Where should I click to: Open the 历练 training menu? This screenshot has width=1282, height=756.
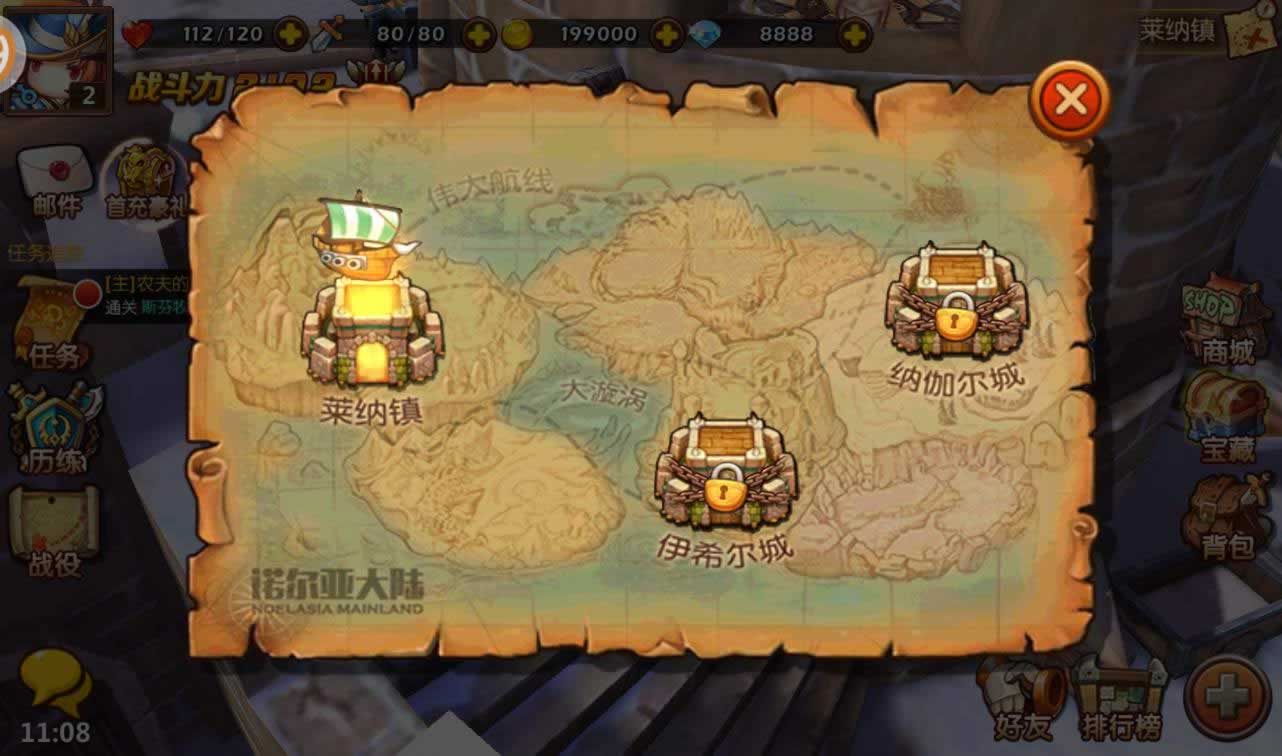point(55,430)
